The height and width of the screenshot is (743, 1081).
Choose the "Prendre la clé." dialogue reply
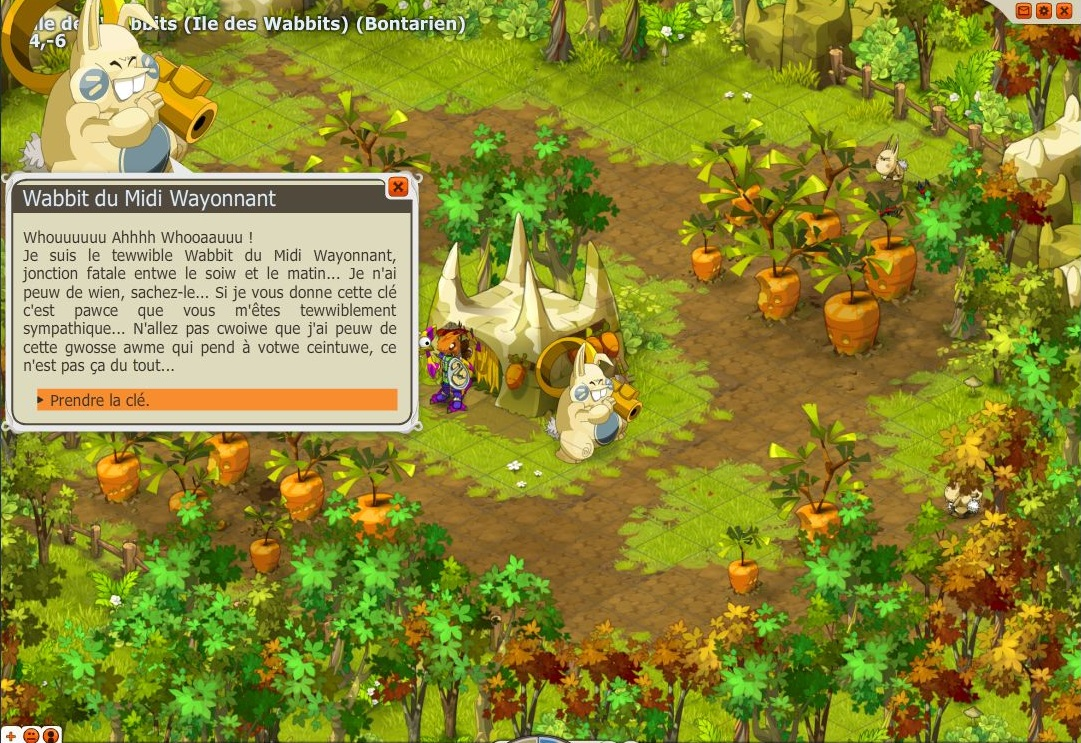(216, 400)
